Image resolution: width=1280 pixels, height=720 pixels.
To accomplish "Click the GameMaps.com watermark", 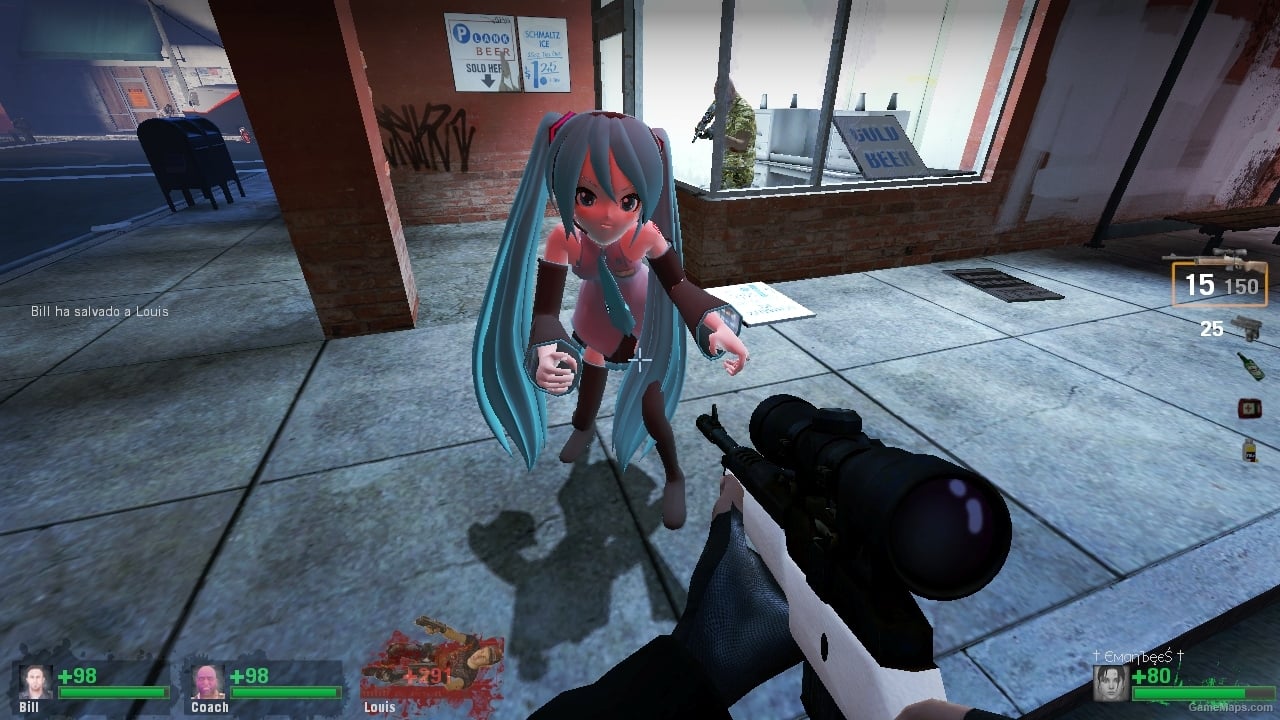I will click(x=1232, y=707).
